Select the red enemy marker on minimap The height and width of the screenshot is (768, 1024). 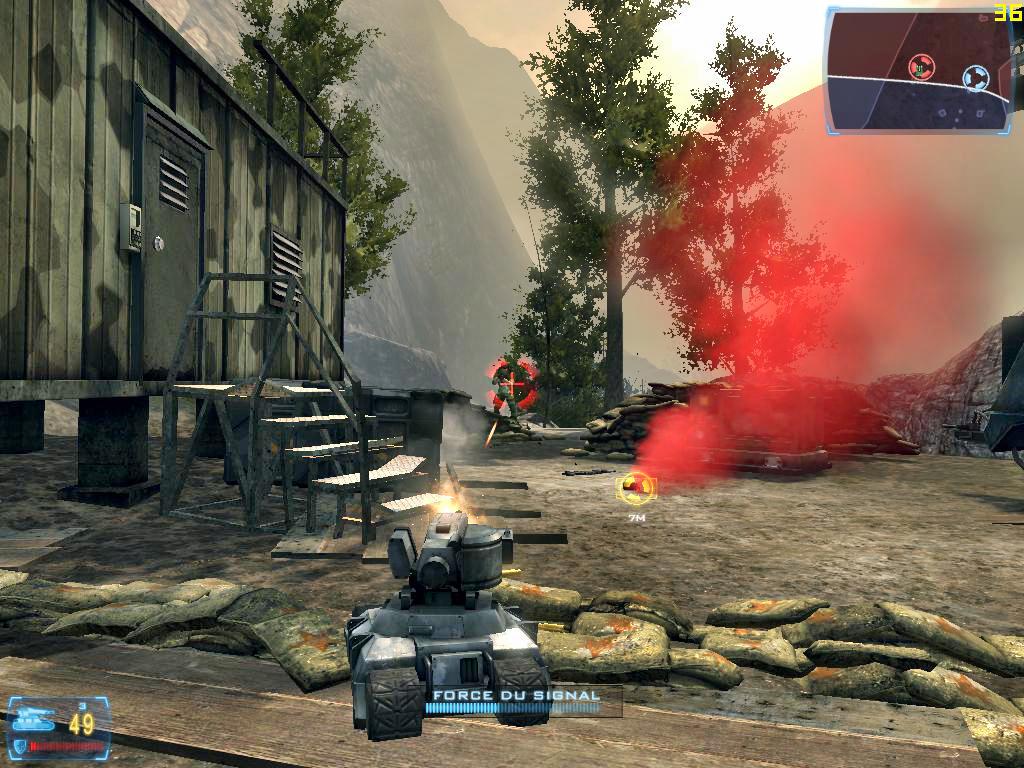(x=921, y=67)
